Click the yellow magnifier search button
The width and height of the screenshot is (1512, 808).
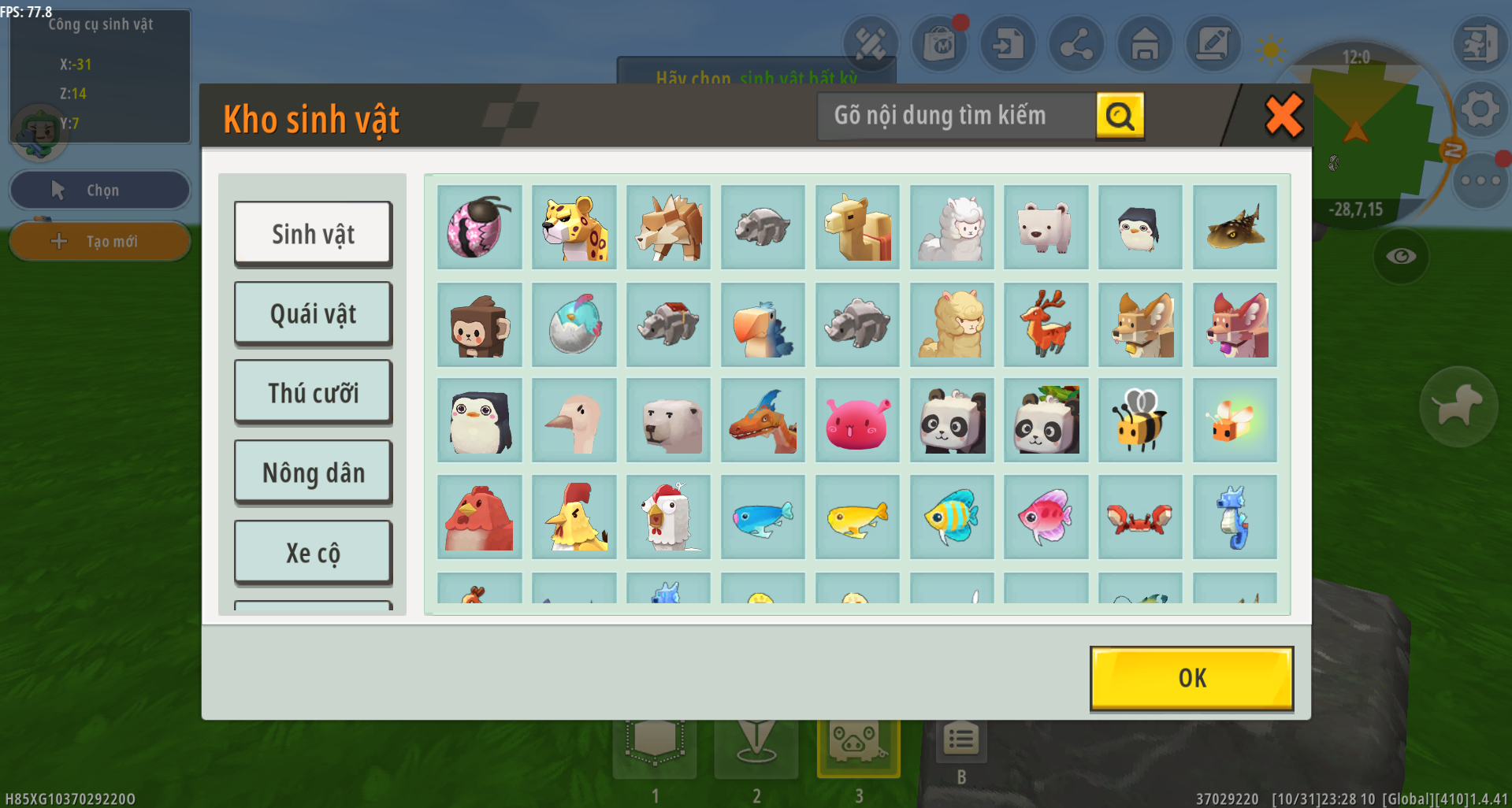[1120, 116]
